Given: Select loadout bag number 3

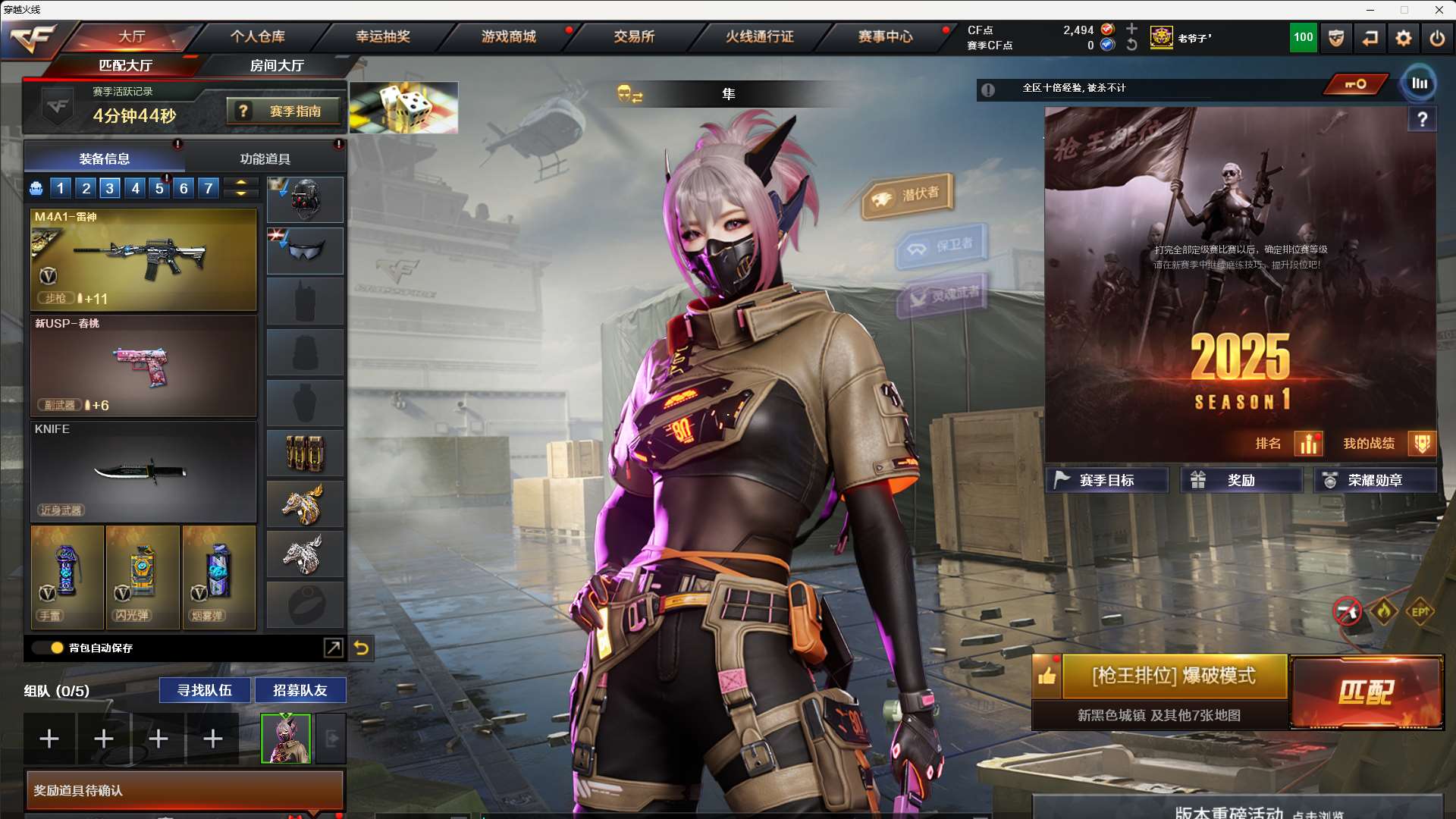Looking at the screenshot, I should coord(110,188).
